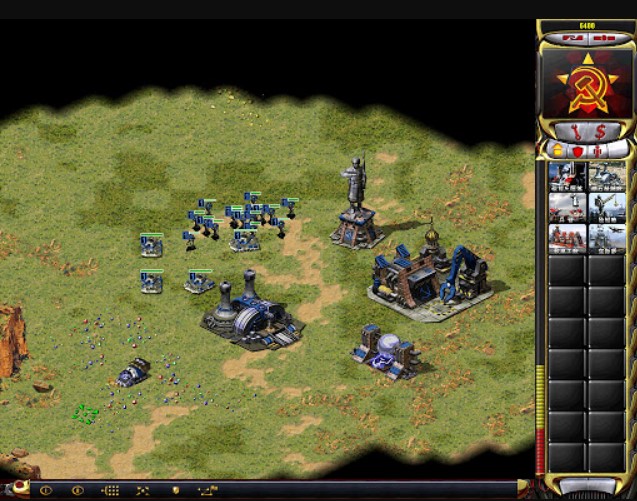Switch to the shield defenses build tab
Image resolution: width=637 pixels, height=501 pixels.
click(x=577, y=150)
